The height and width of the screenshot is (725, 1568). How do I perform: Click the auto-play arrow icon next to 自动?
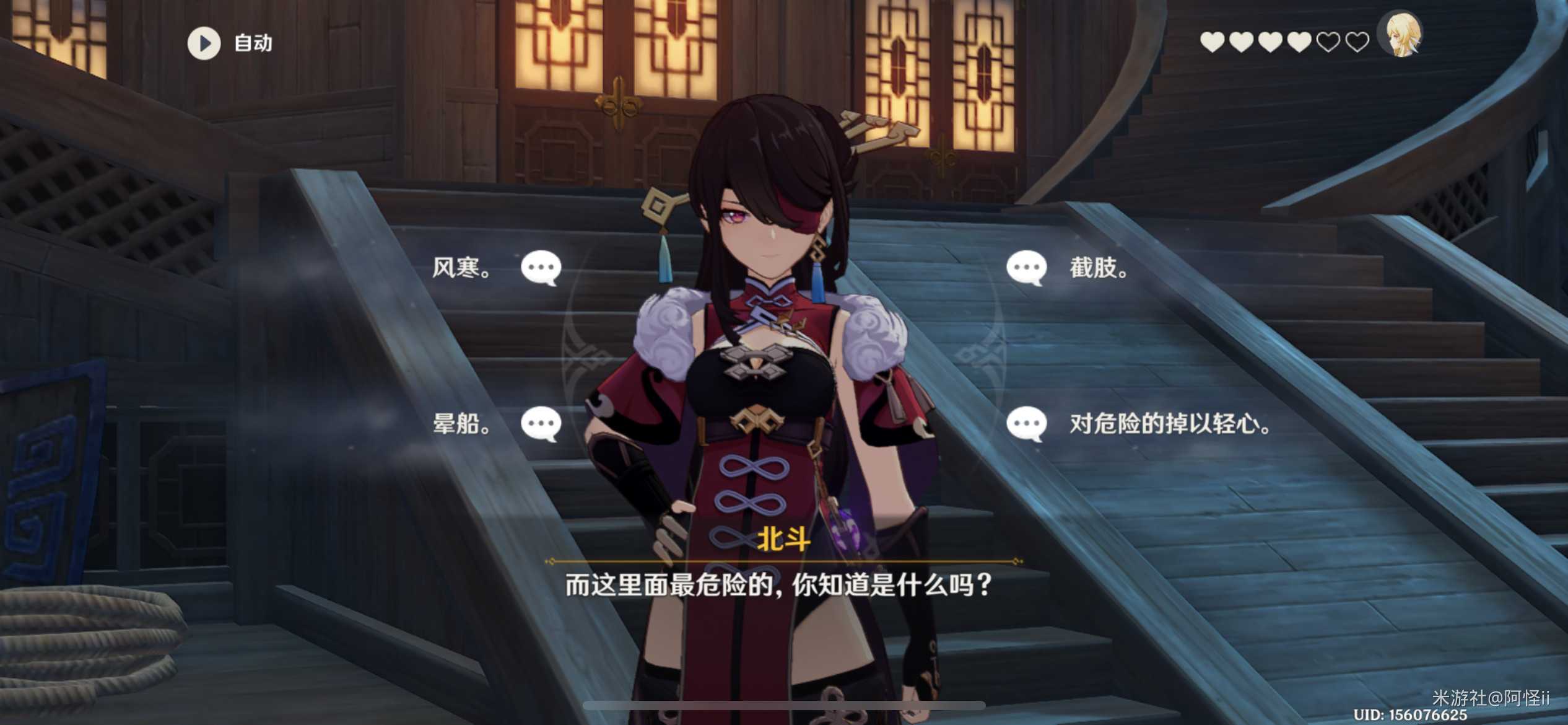tap(204, 43)
